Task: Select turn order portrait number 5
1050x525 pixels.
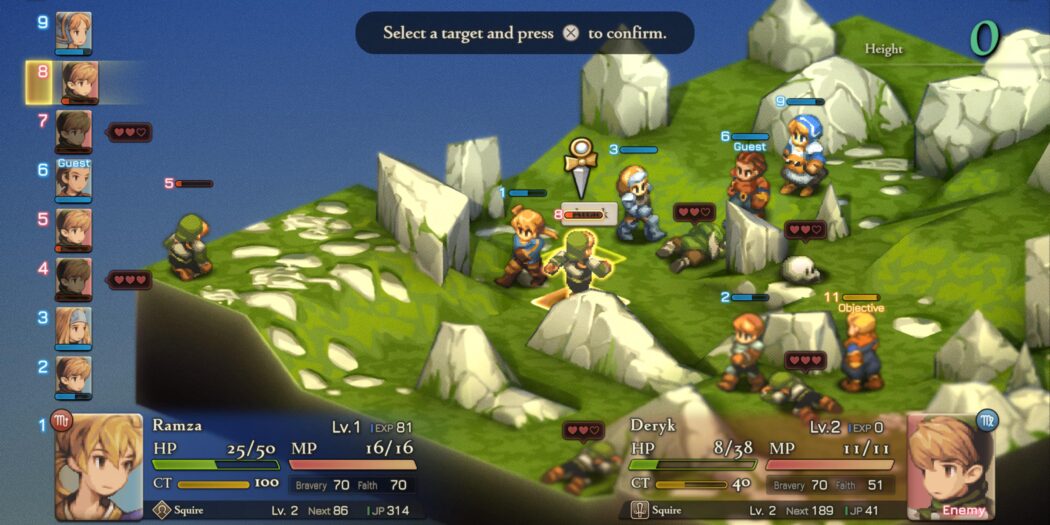Action: pyautogui.click(x=73, y=229)
